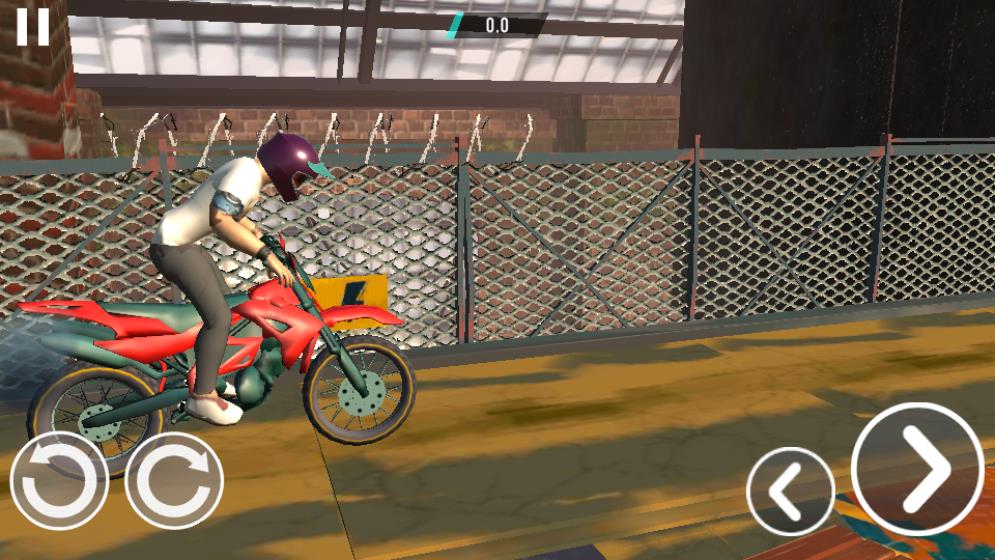Tap the counter-clockwise lean back button

pos(58,482)
